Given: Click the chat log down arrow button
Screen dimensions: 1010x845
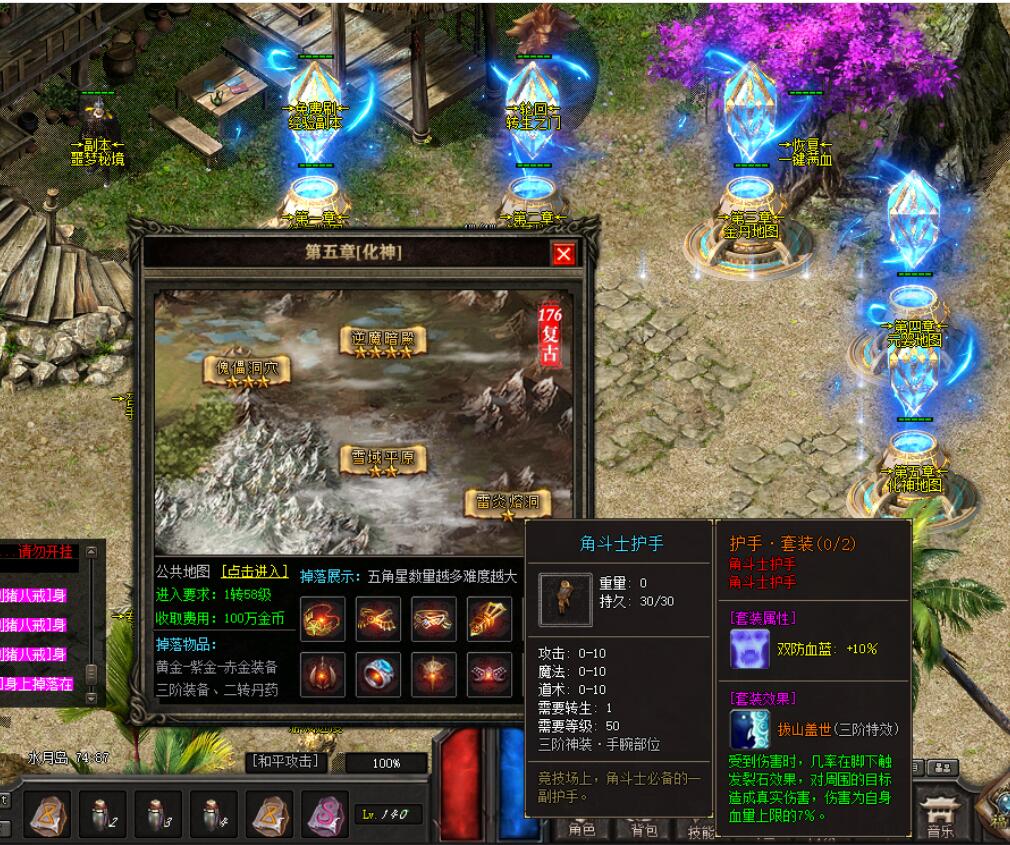Looking at the screenshot, I should [91, 697].
